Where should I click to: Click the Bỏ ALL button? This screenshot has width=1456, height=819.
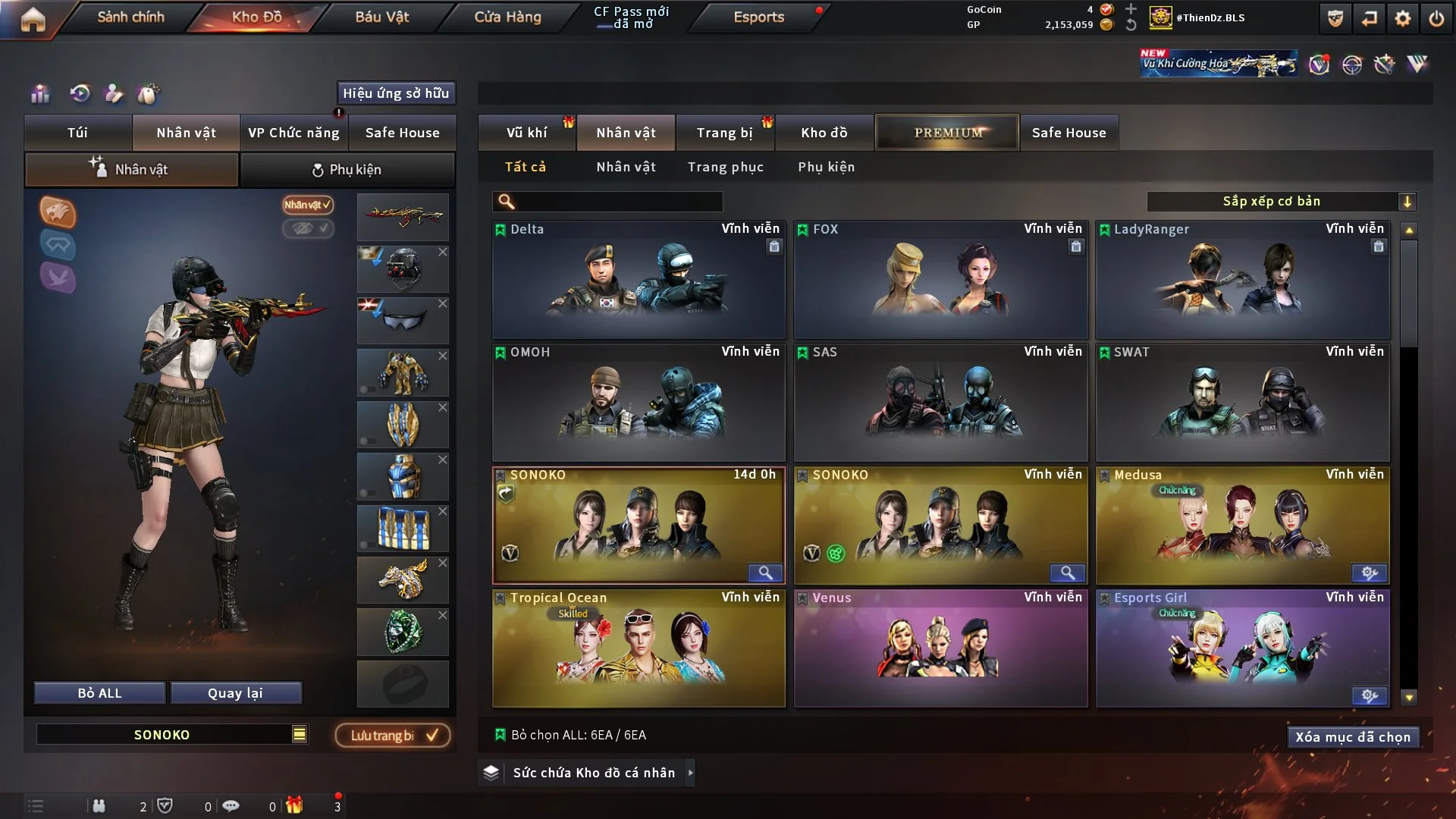click(99, 693)
